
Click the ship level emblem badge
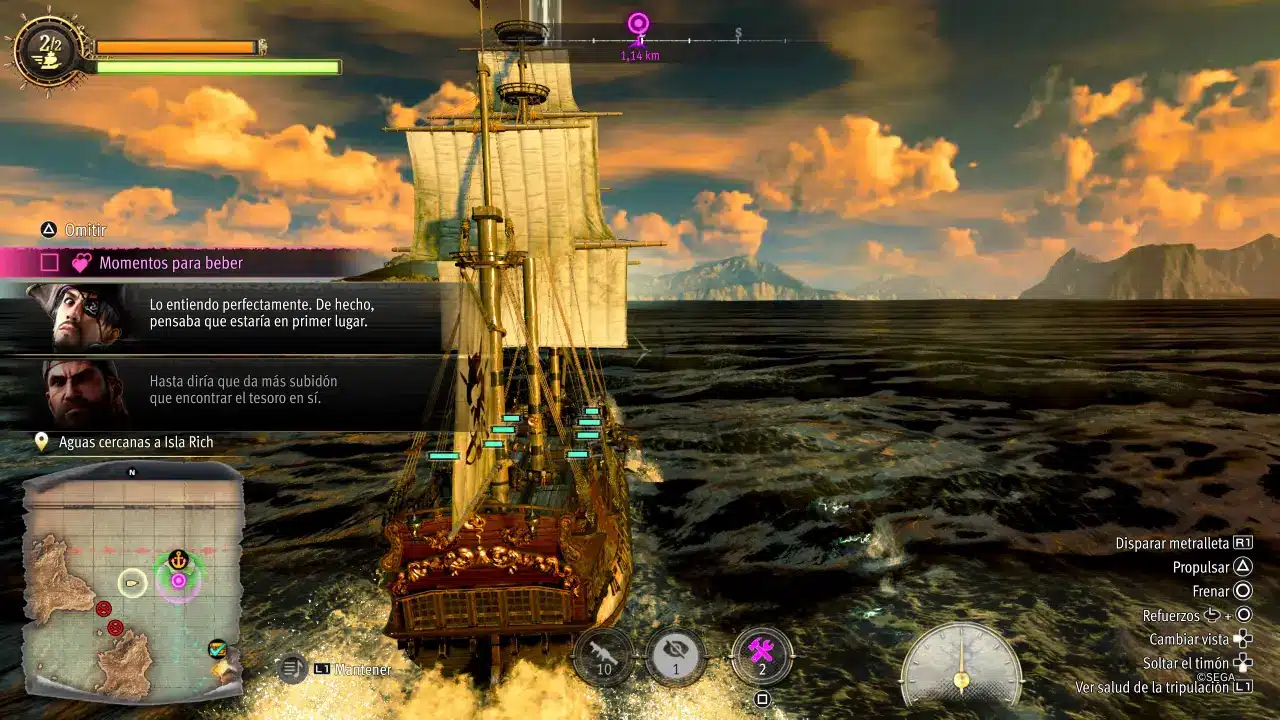tap(50, 50)
